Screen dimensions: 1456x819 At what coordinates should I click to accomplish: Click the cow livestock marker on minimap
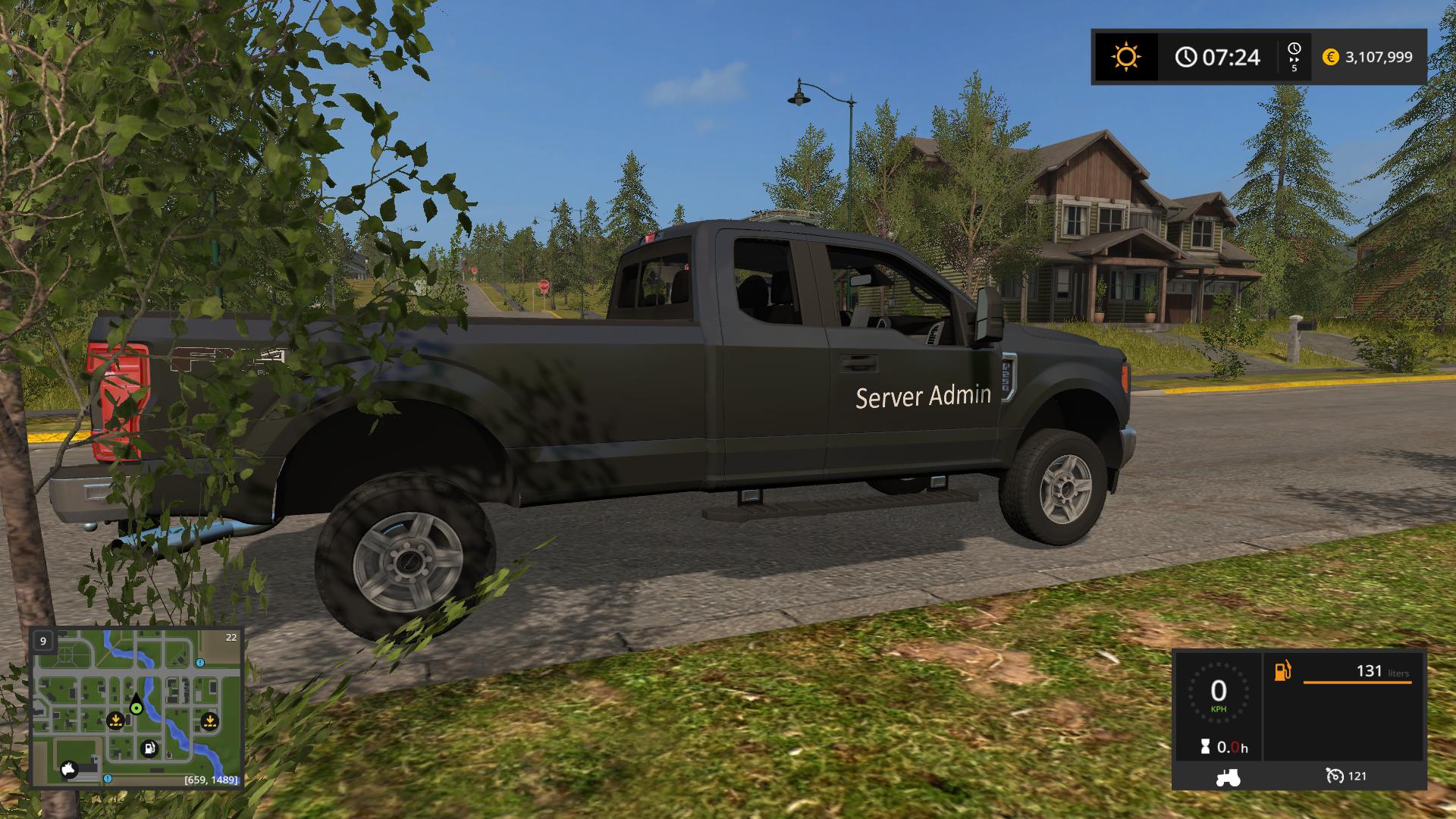(x=71, y=769)
